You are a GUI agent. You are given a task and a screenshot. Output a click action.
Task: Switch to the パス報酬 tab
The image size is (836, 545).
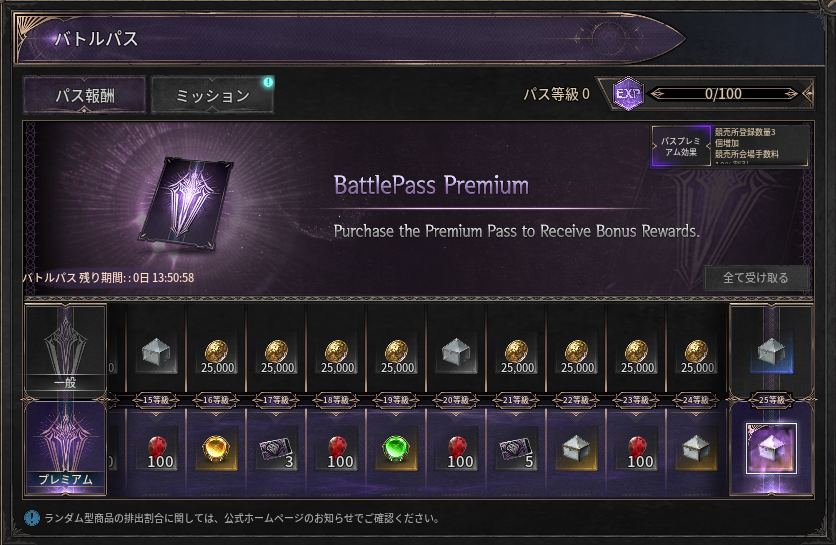(x=85, y=95)
